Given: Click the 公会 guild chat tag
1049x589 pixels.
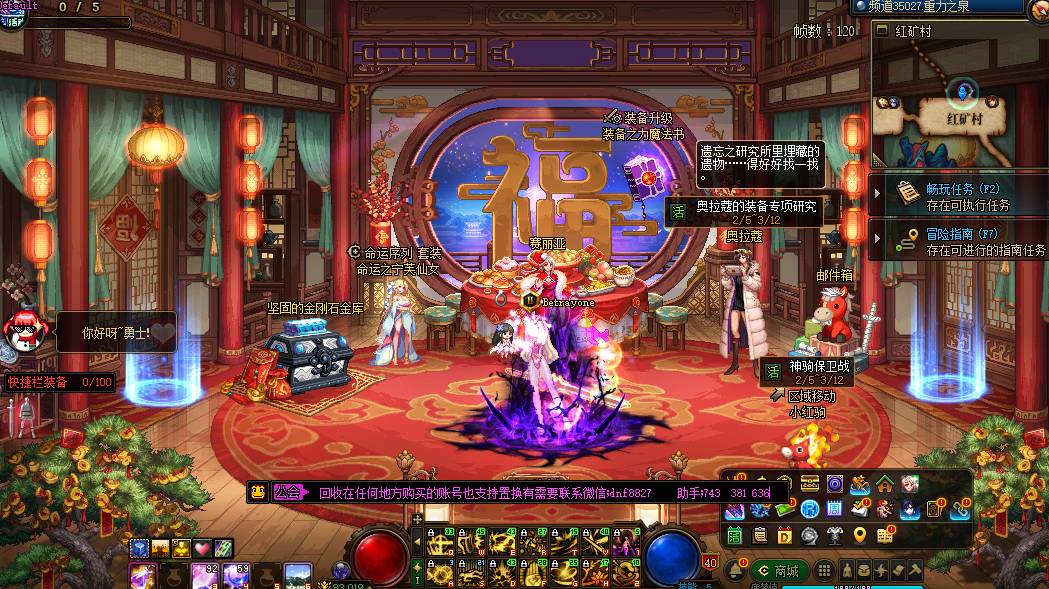Looking at the screenshot, I should point(288,492).
